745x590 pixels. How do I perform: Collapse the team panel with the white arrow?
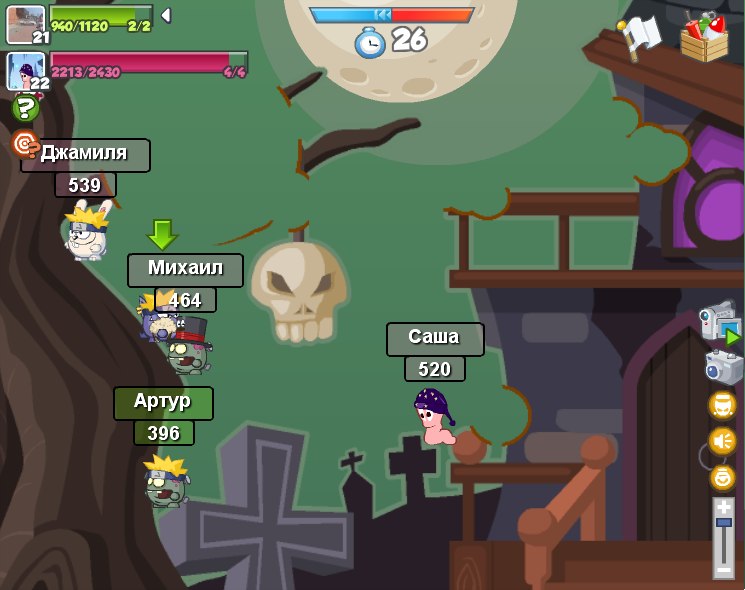pos(166,15)
